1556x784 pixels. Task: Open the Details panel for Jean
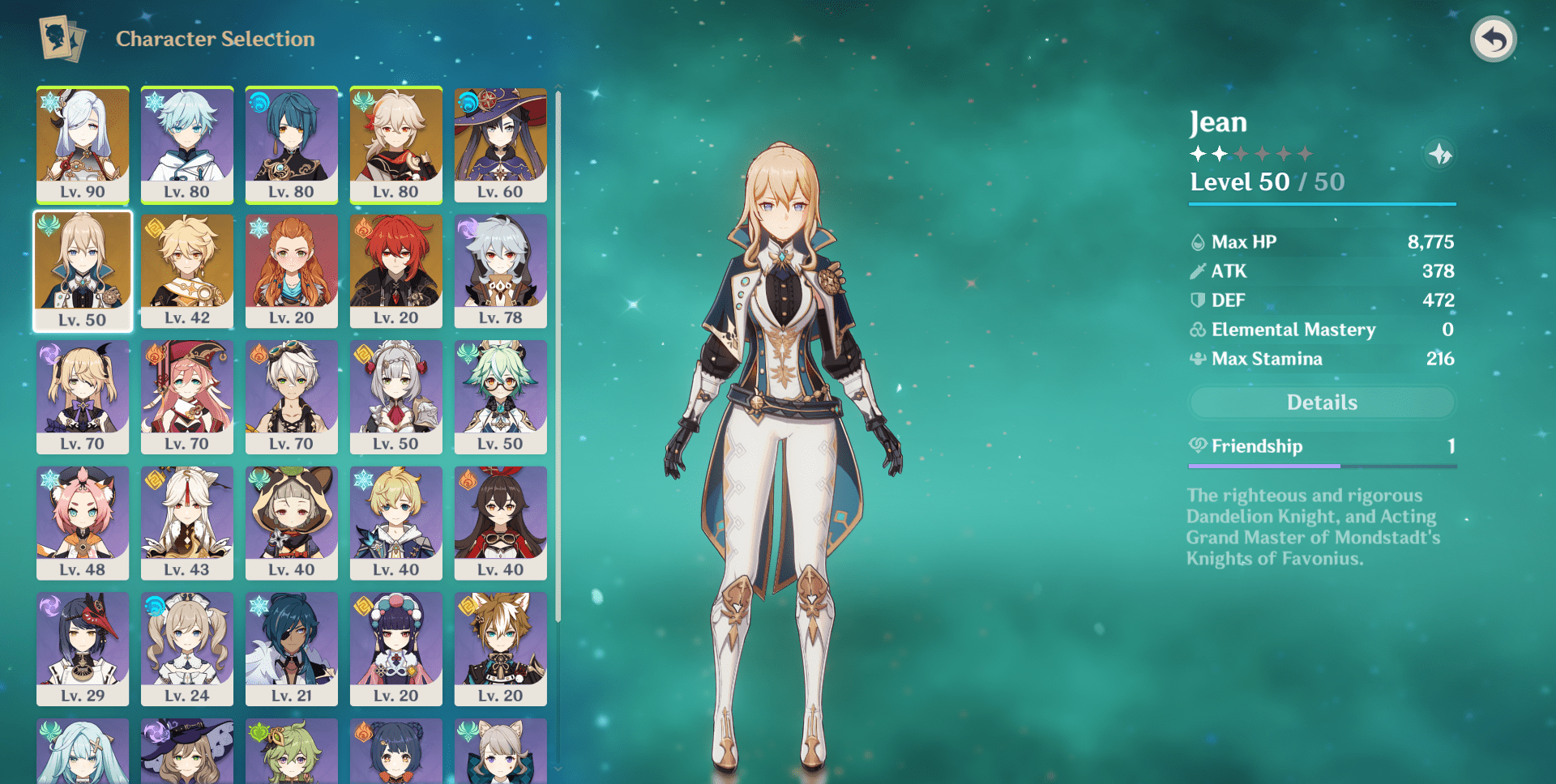pos(1321,402)
